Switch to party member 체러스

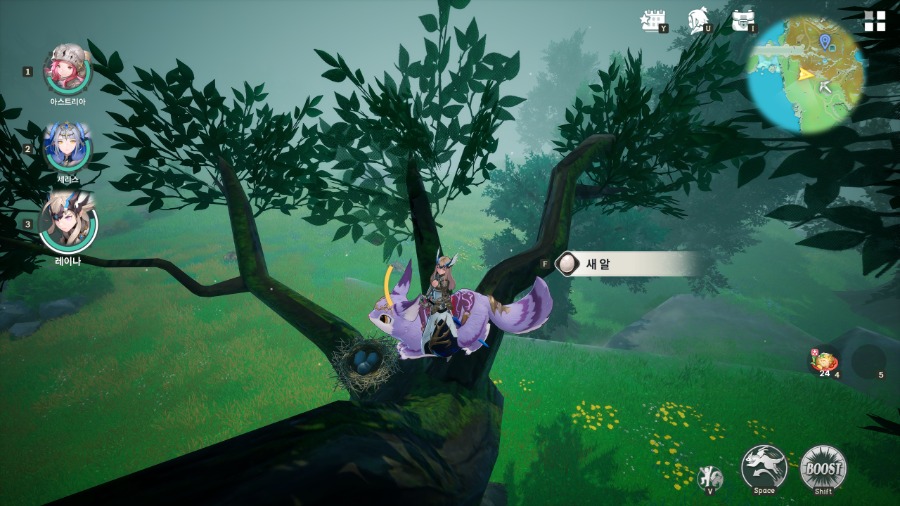68,147
